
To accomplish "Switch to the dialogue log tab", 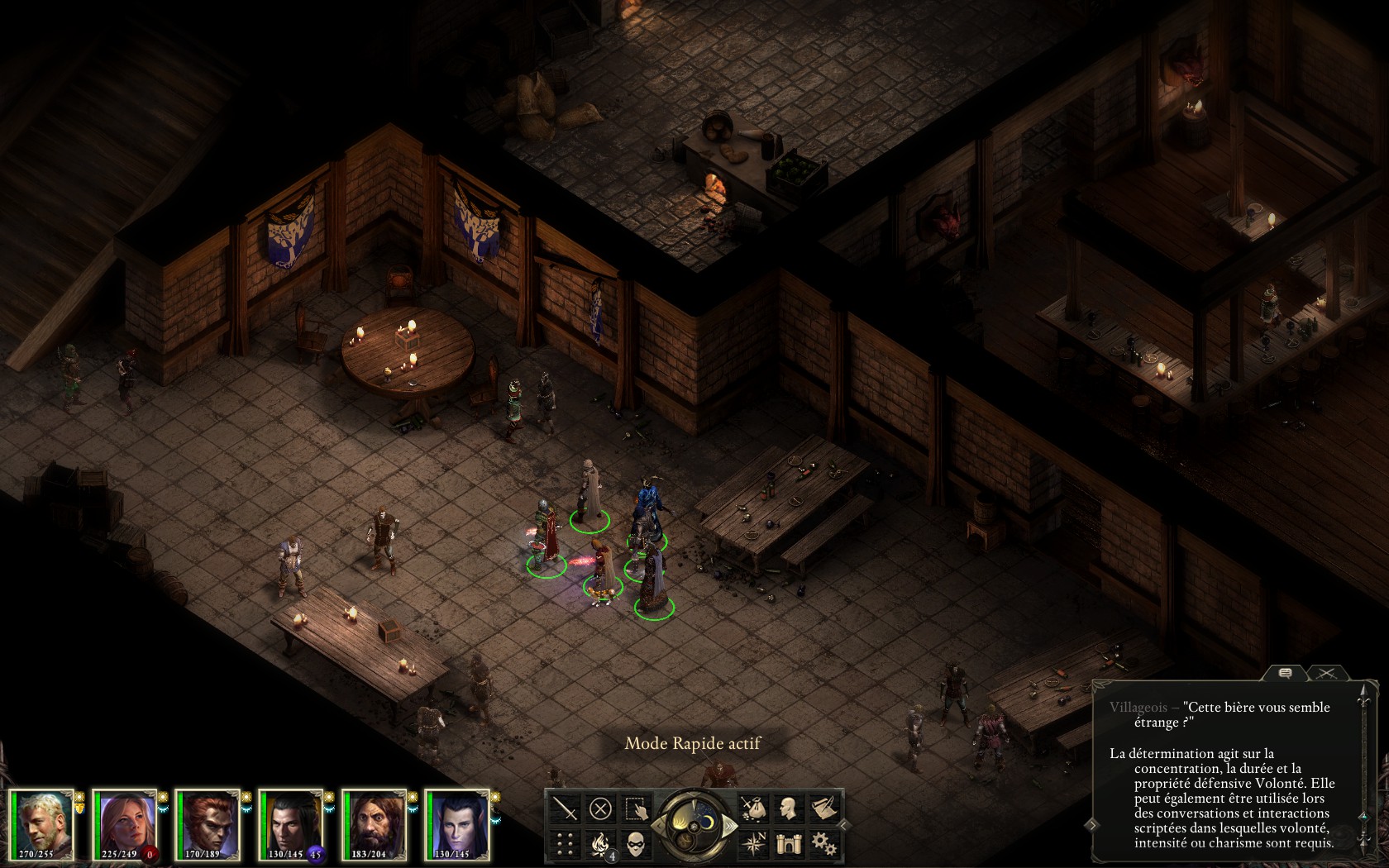I will coord(1286,674).
